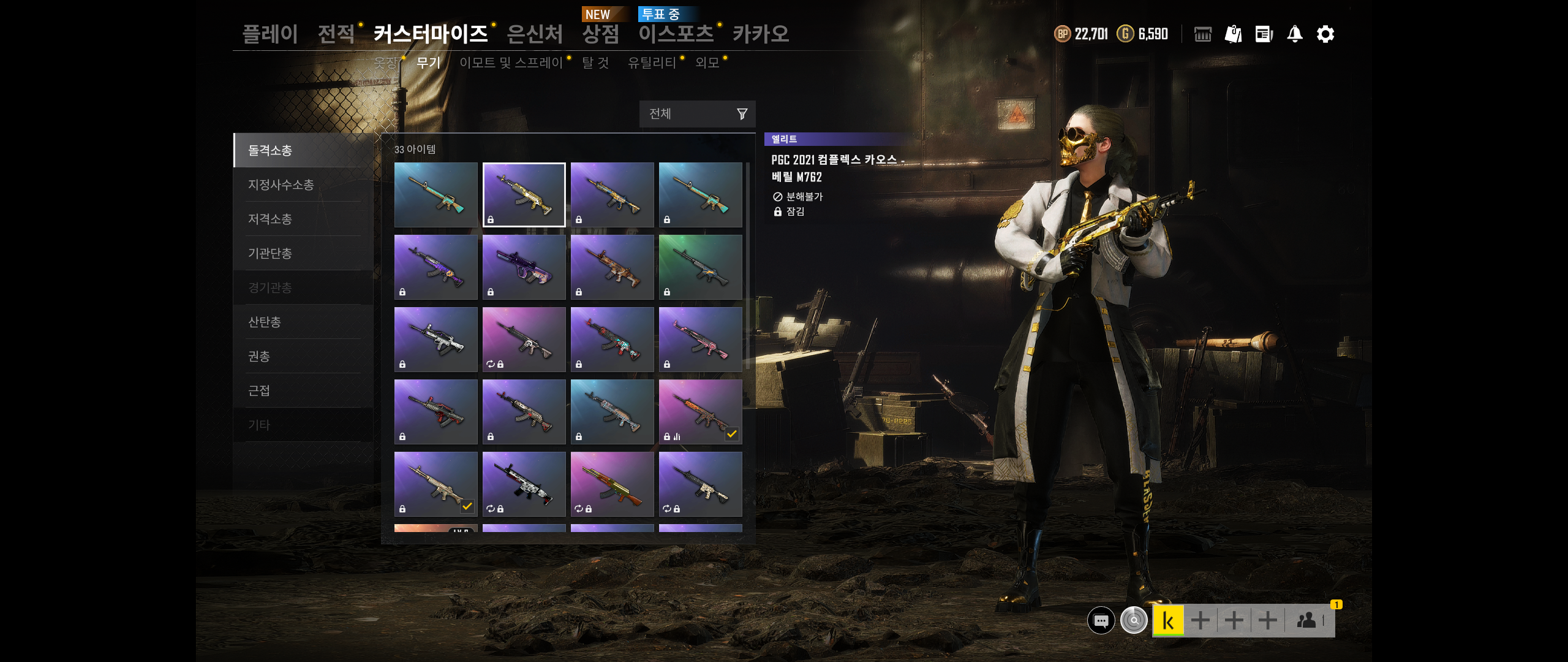This screenshot has height=662, width=1568.
Task: Open the friends list icon
Action: pos(1306,621)
